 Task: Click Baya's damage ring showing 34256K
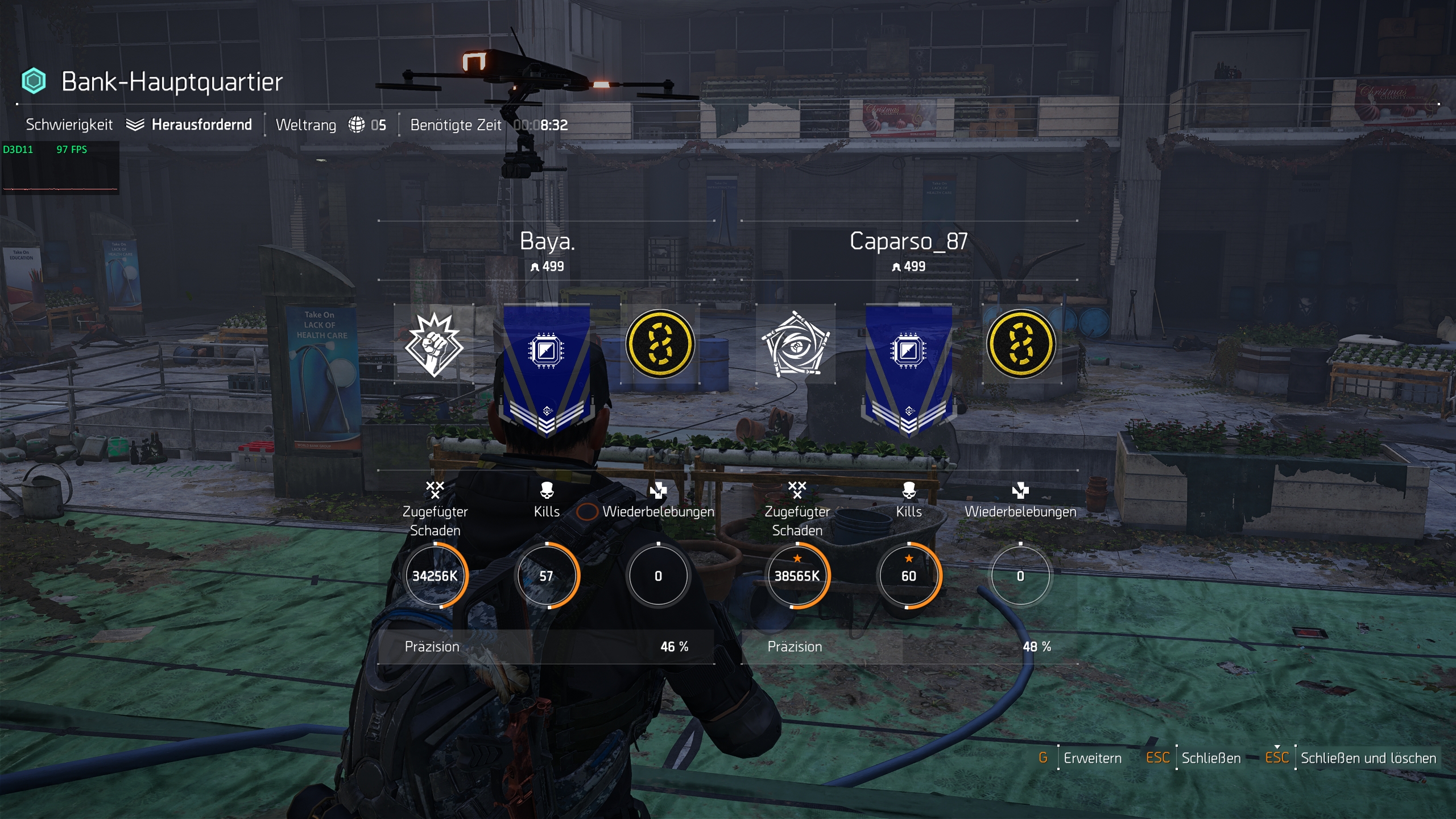[436, 576]
